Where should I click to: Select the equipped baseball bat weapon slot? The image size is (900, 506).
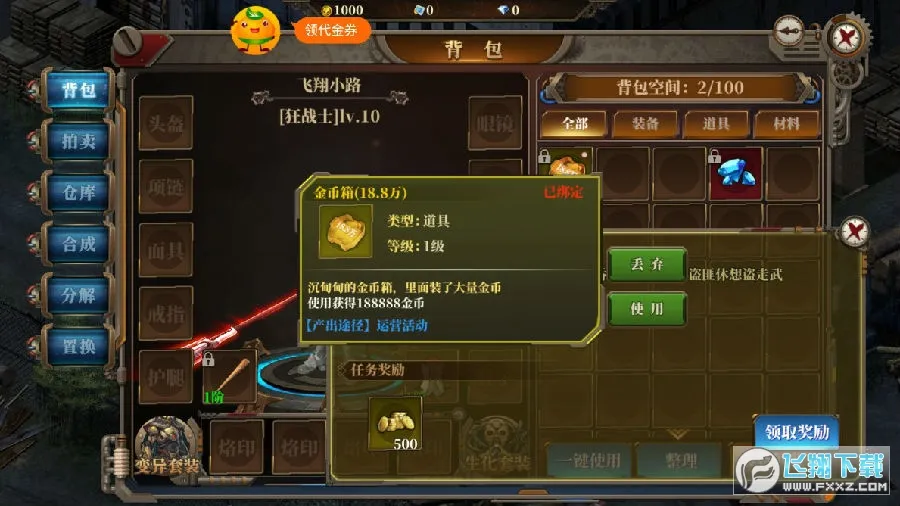[x=229, y=377]
